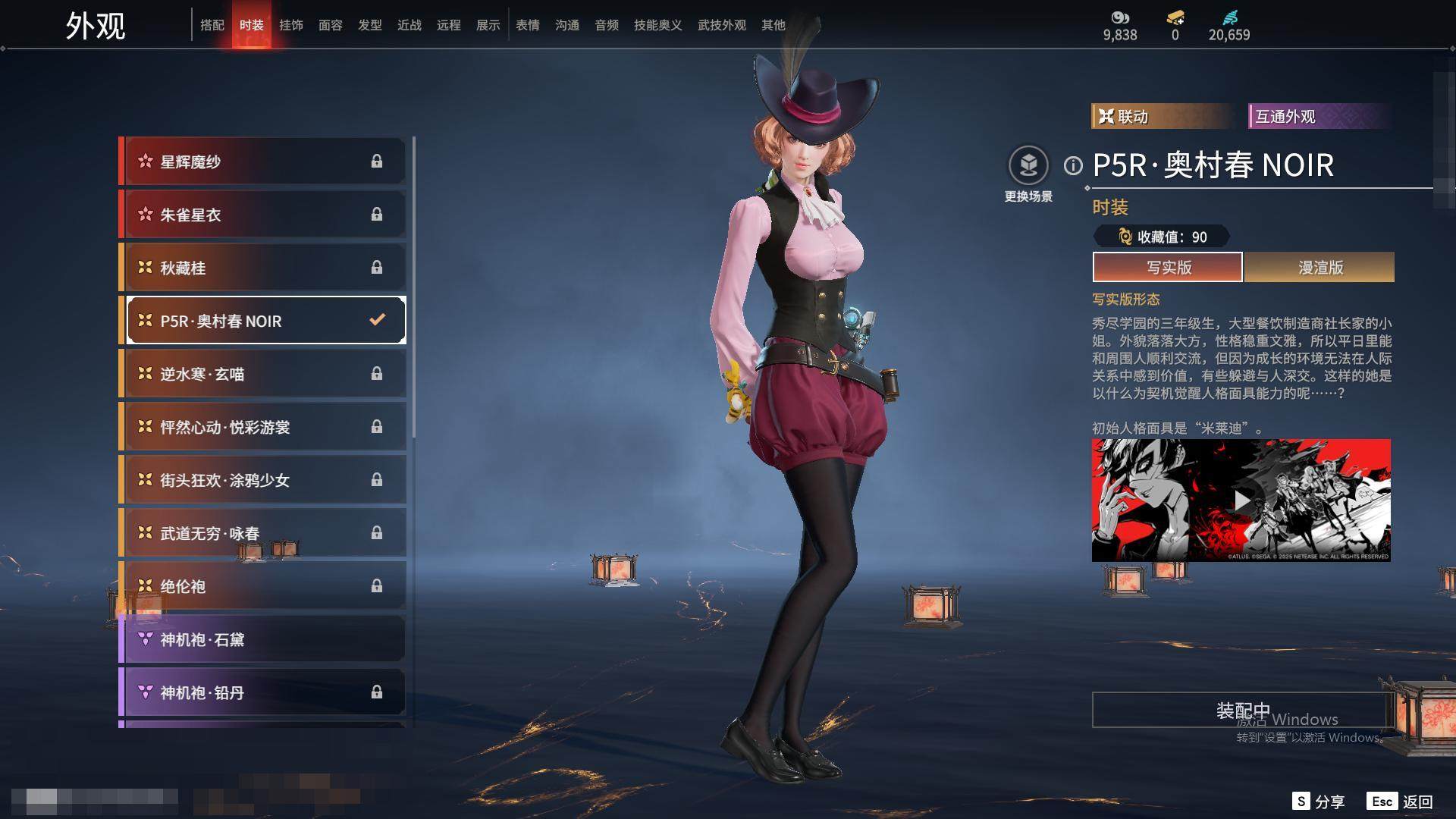1456x819 pixels.
Task: Switch to the 武技外观 tab
Action: coord(721,25)
